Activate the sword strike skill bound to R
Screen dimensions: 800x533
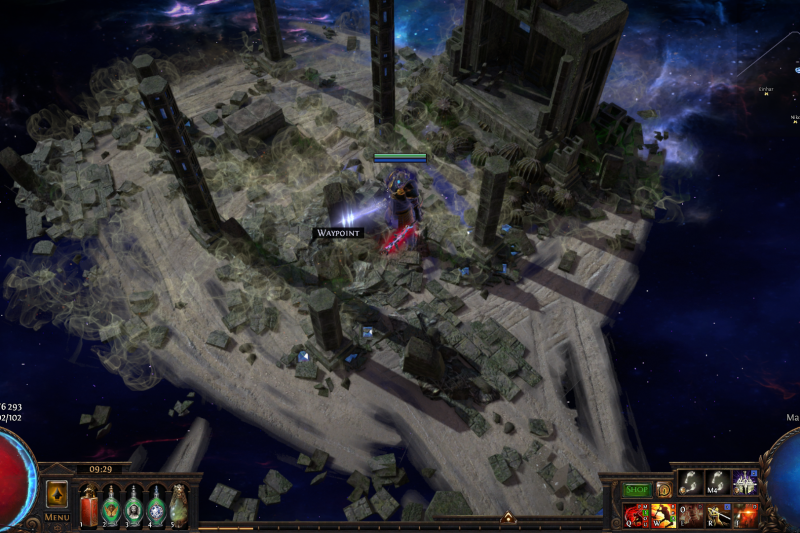pos(718,516)
